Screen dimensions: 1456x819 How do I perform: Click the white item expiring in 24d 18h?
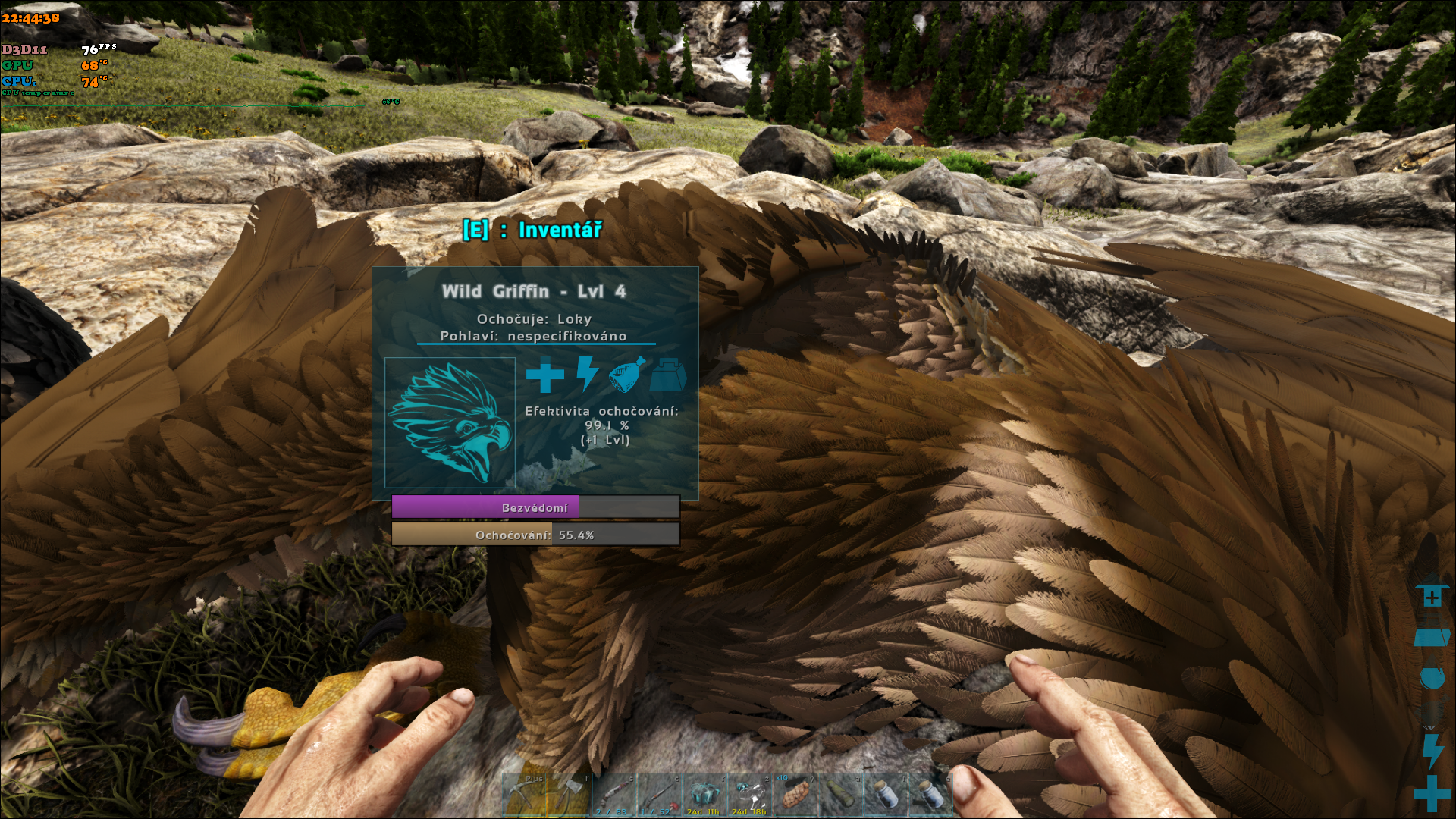[x=750, y=795]
